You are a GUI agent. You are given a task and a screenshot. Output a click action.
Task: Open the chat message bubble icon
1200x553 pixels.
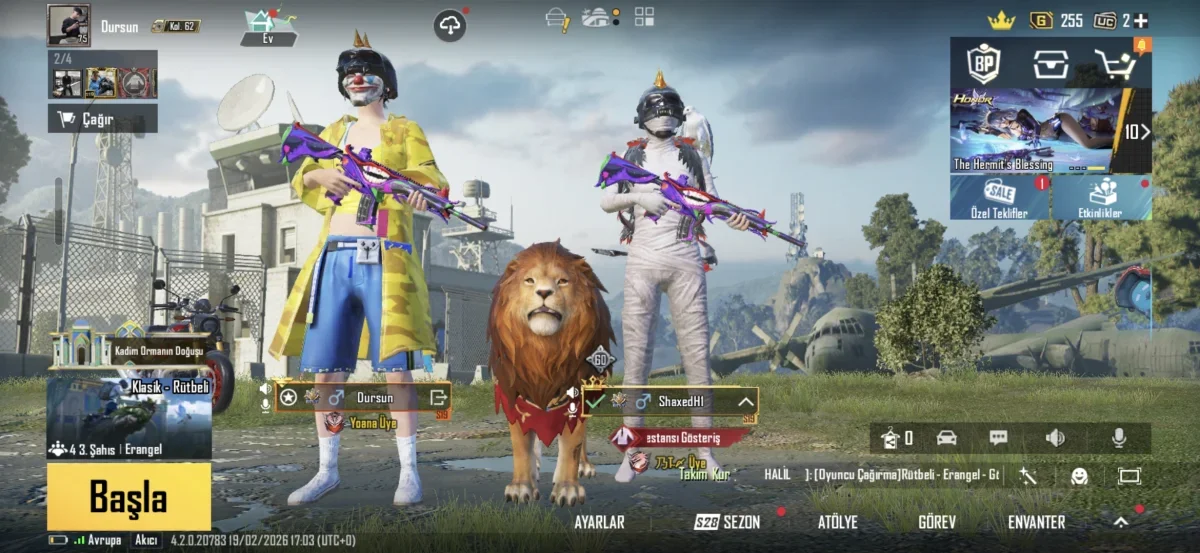(998, 438)
